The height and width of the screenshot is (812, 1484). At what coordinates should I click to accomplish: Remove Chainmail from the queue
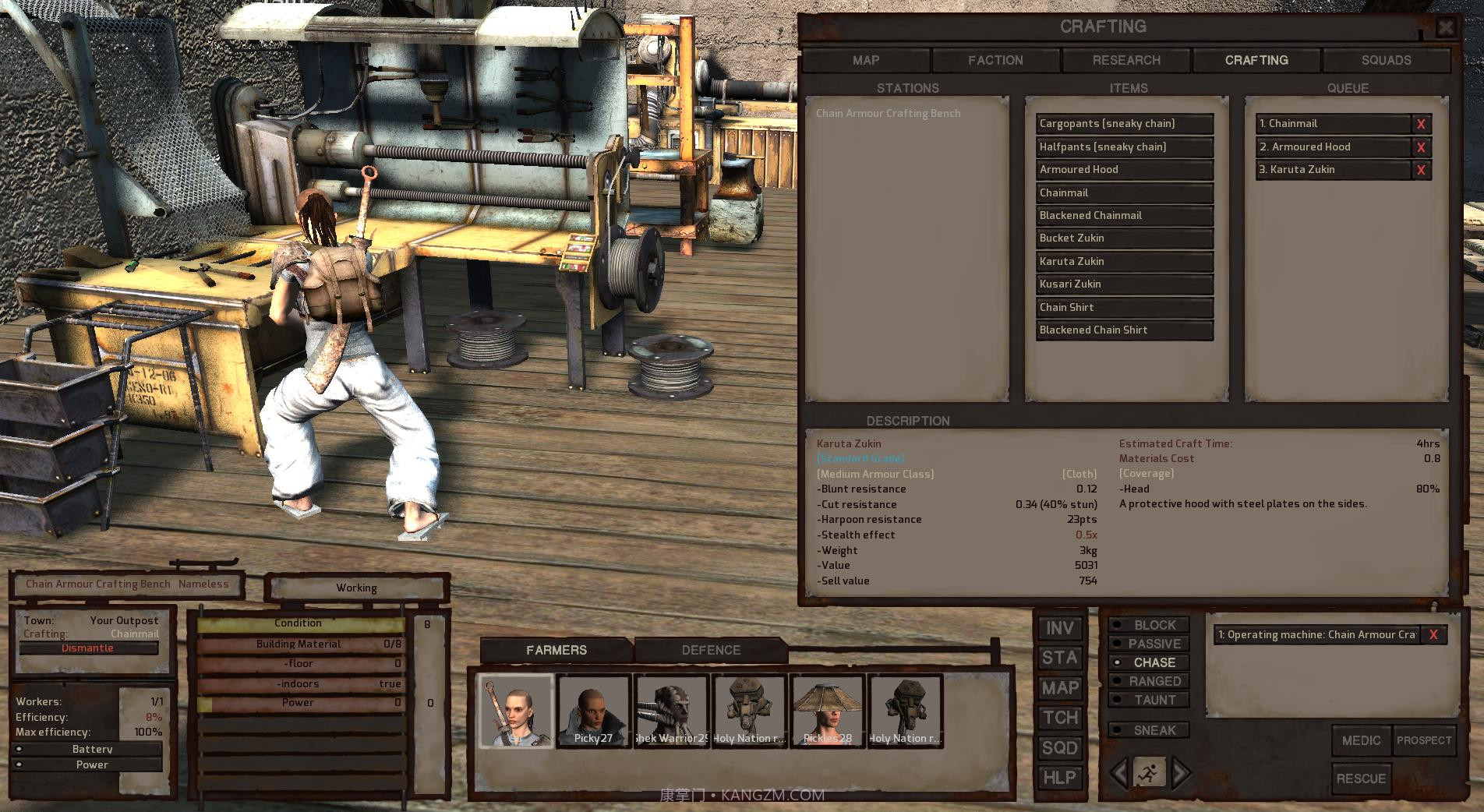point(1421,124)
